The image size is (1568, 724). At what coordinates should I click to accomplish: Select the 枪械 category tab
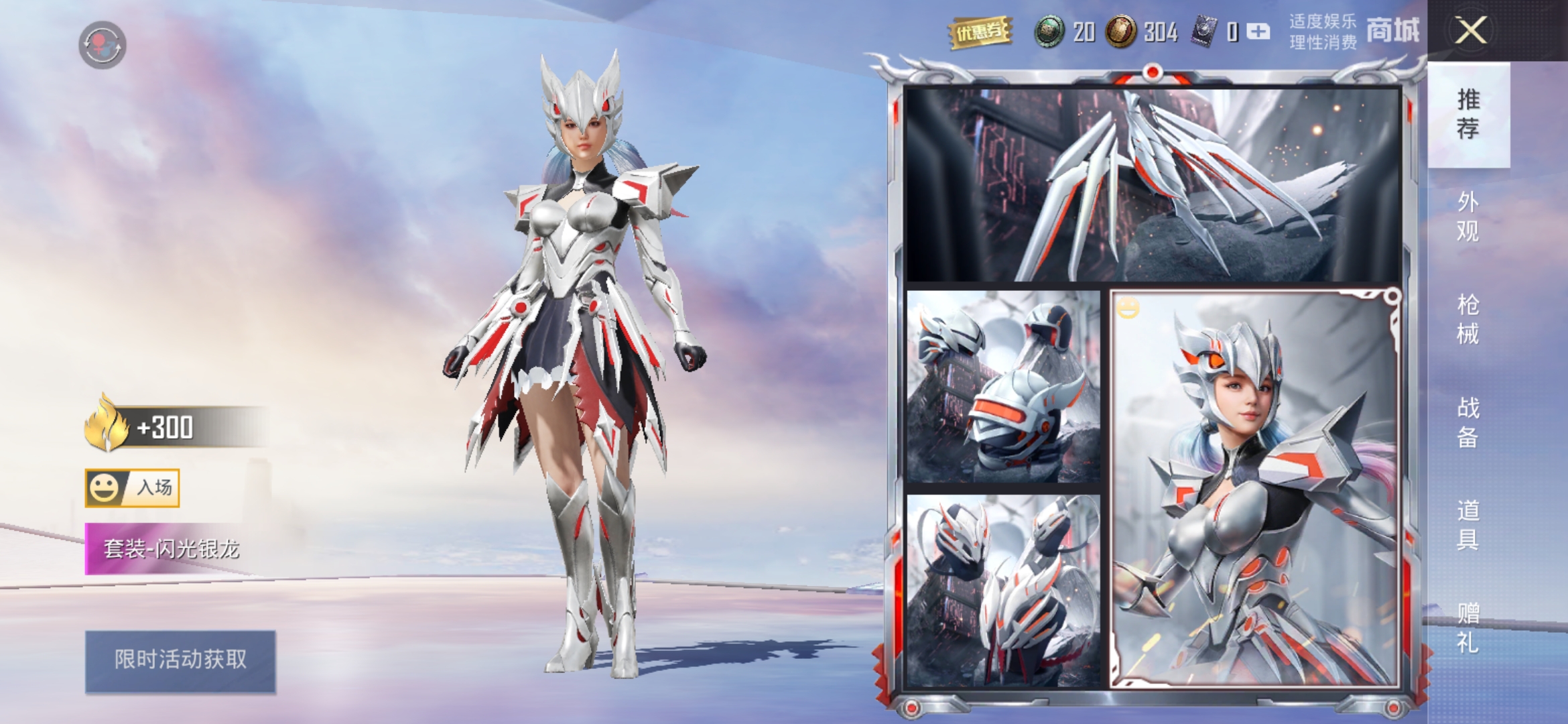[1467, 319]
